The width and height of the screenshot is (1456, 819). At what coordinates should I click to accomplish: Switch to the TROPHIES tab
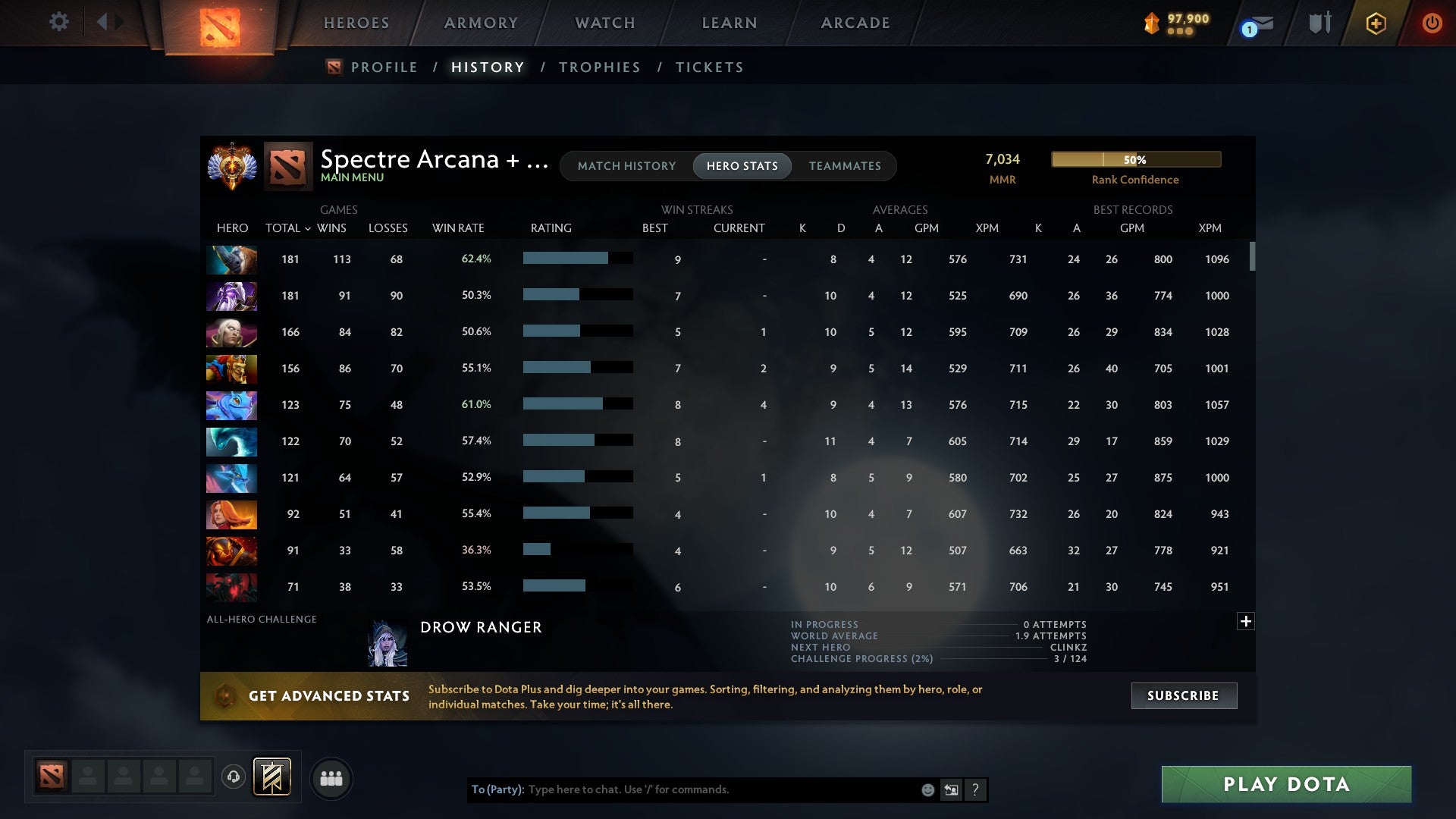[599, 67]
